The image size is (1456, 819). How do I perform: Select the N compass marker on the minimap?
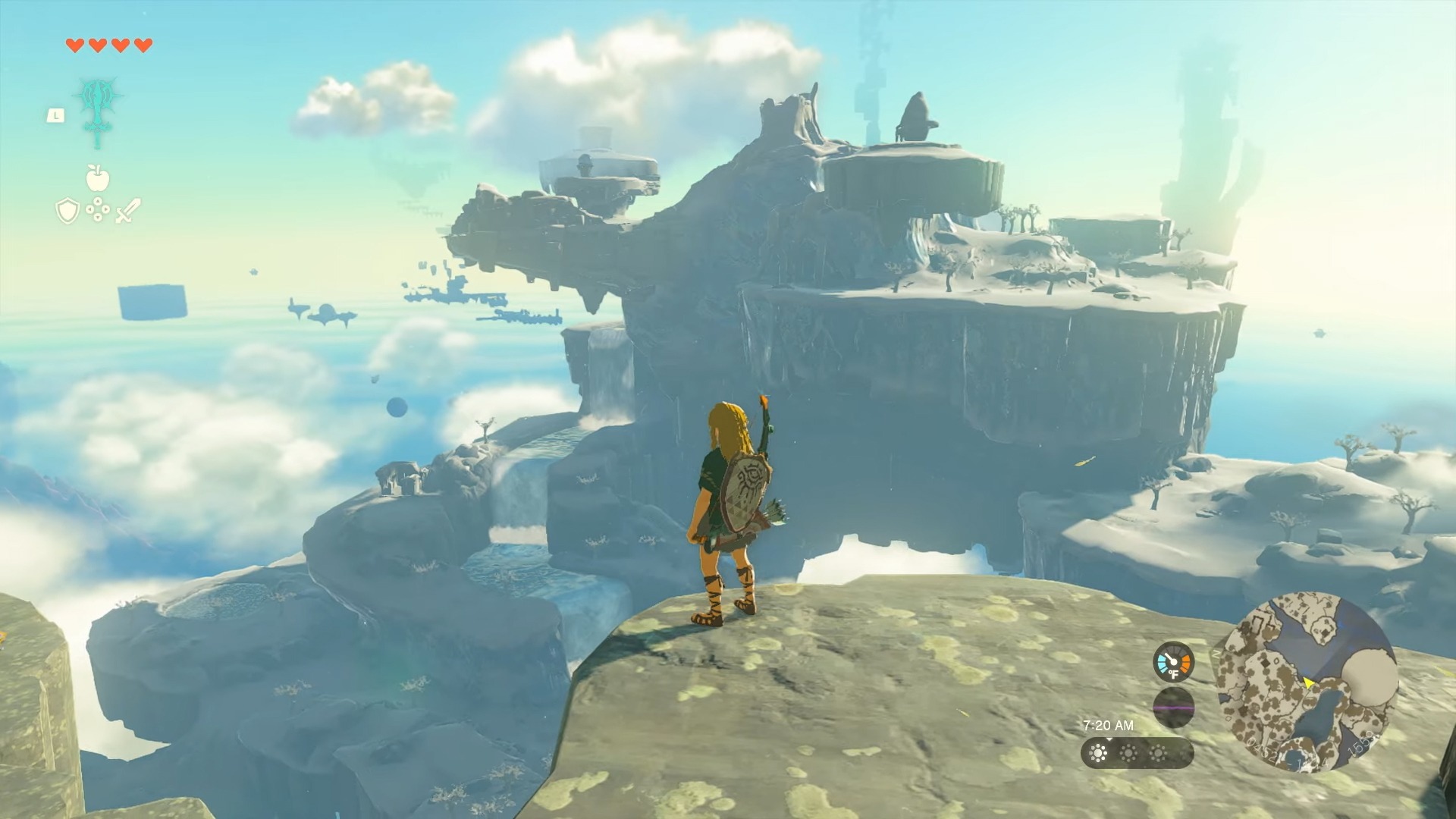(1215, 653)
